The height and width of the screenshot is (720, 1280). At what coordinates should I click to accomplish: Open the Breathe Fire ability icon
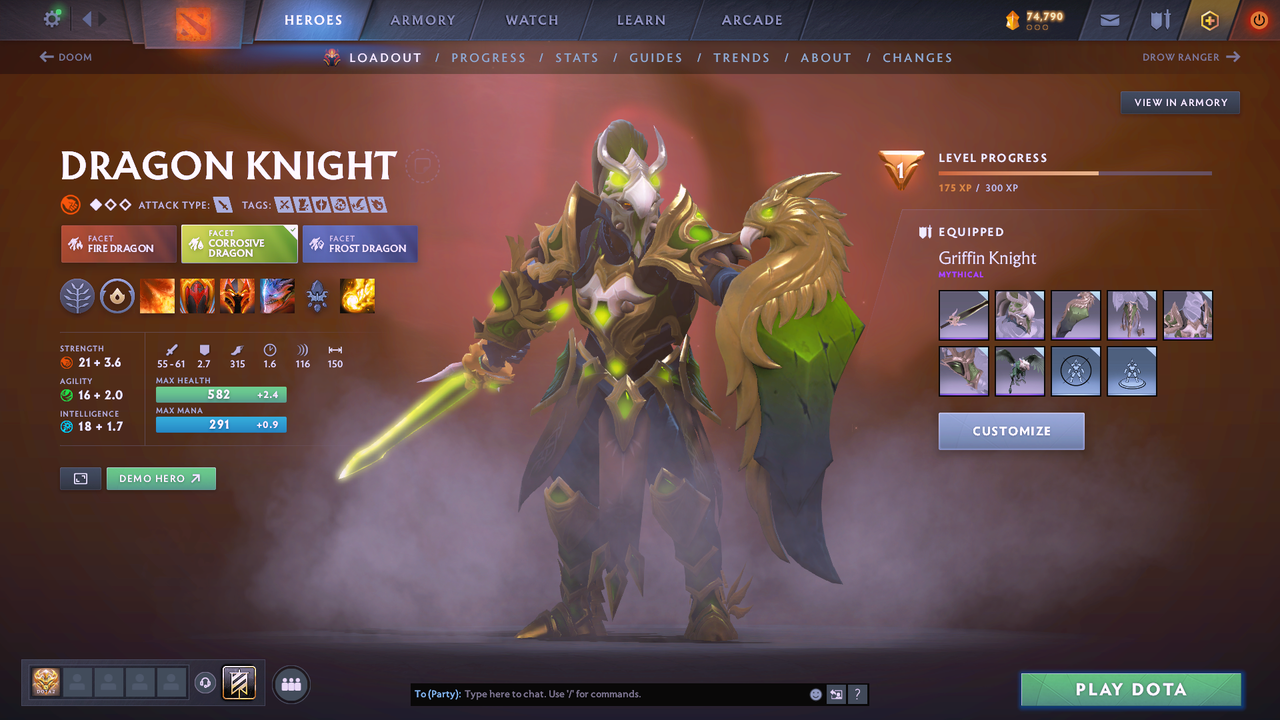[x=157, y=296]
